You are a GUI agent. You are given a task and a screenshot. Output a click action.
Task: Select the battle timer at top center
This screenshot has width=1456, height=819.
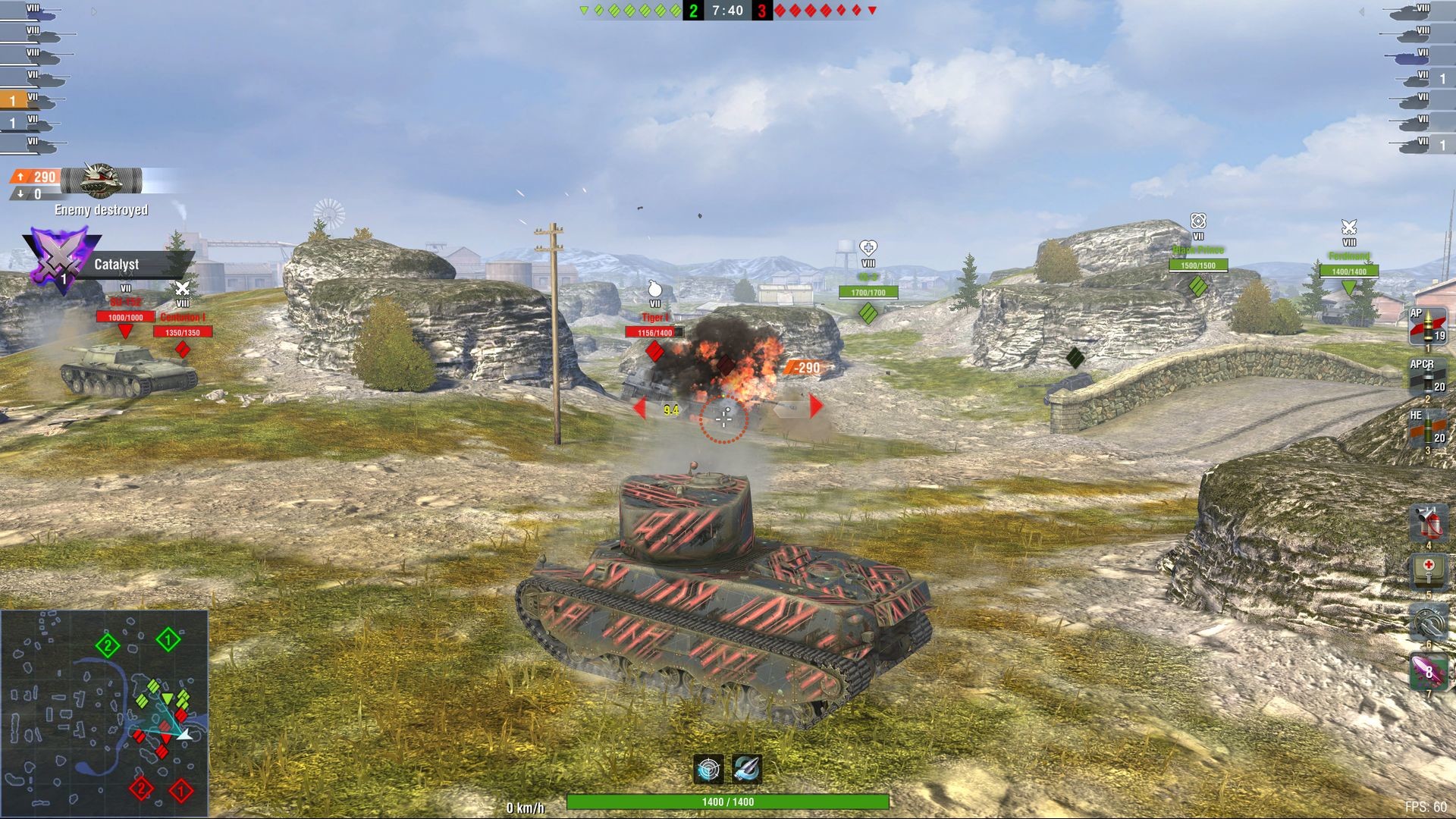pos(726,11)
